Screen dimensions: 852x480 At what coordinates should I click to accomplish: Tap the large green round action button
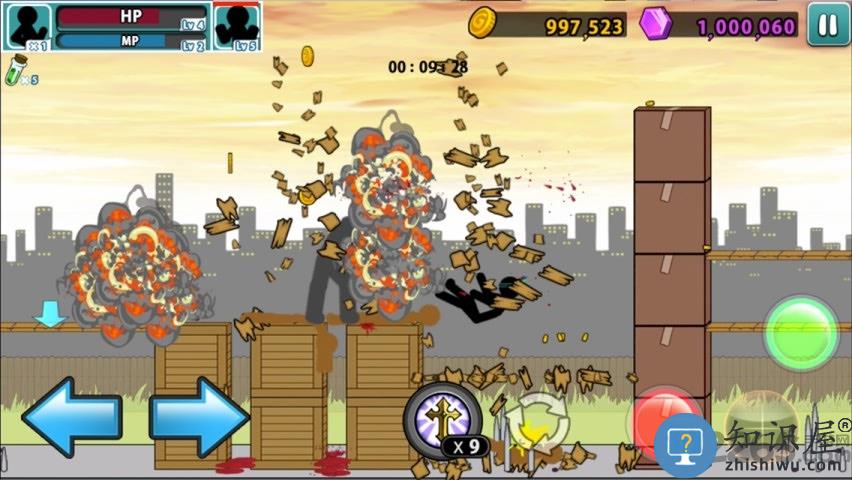pos(801,333)
